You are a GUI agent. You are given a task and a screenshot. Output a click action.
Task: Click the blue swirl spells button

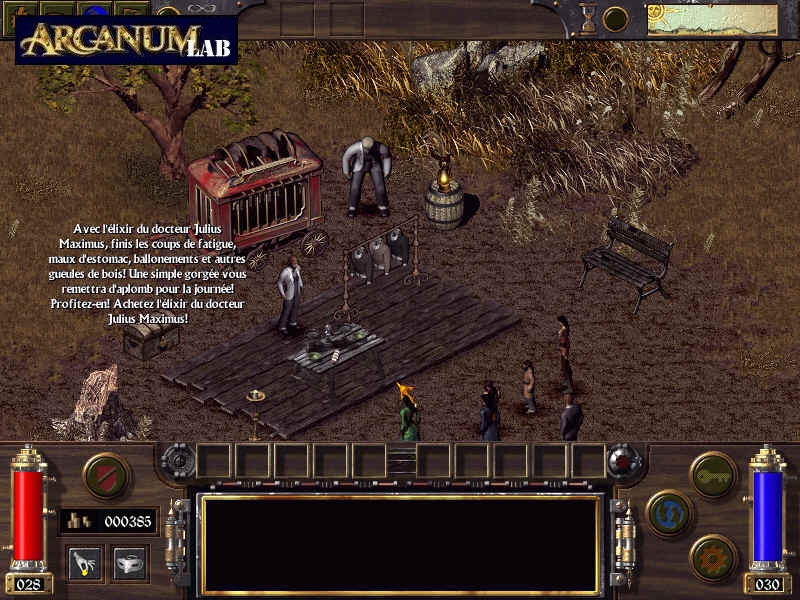coord(669,514)
